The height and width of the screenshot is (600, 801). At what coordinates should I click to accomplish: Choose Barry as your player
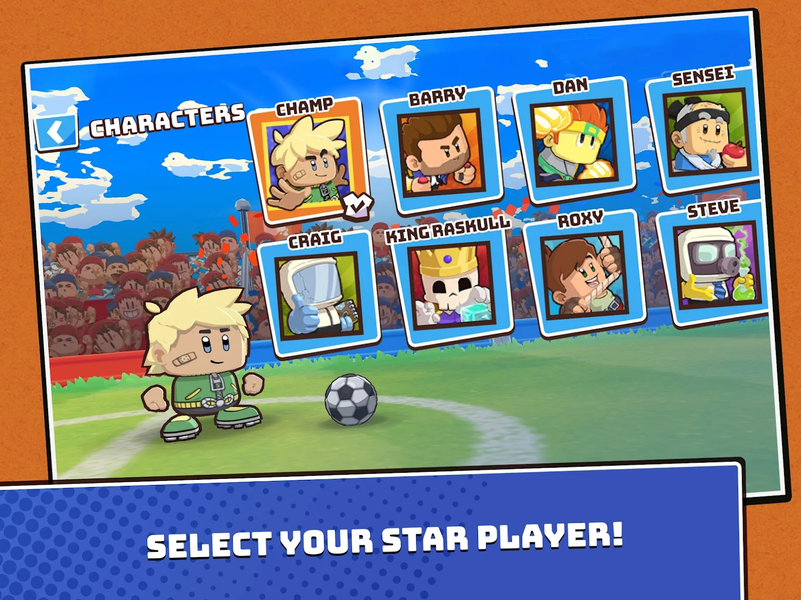coord(440,151)
